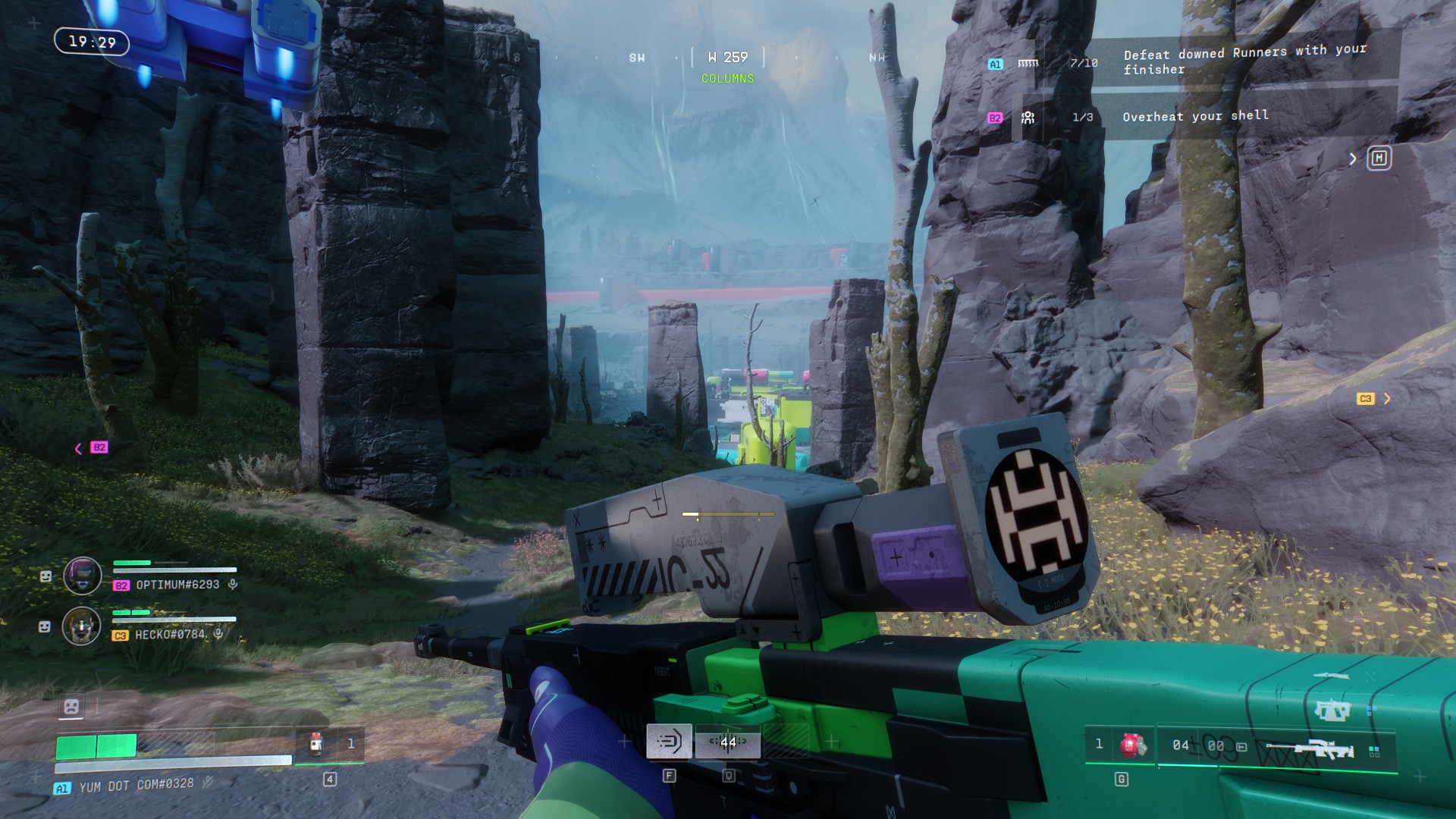Select the B2 badge next to OPTIMUM#6293
The width and height of the screenshot is (1456, 819).
(121, 585)
